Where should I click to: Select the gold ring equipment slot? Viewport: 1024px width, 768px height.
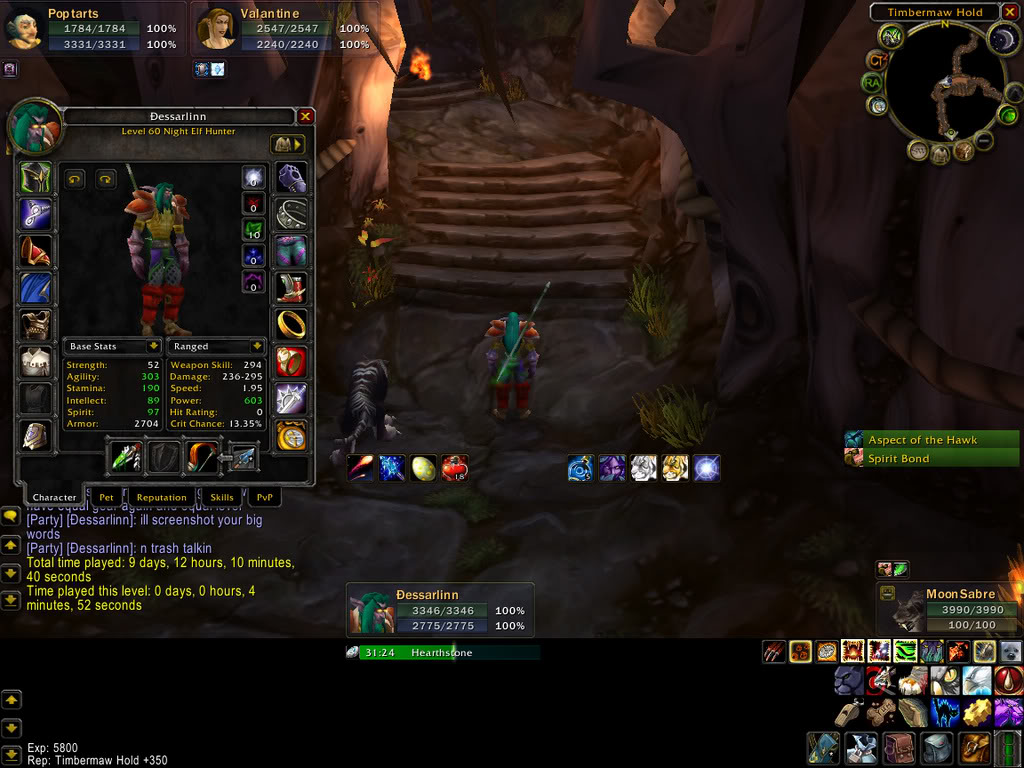tap(291, 324)
